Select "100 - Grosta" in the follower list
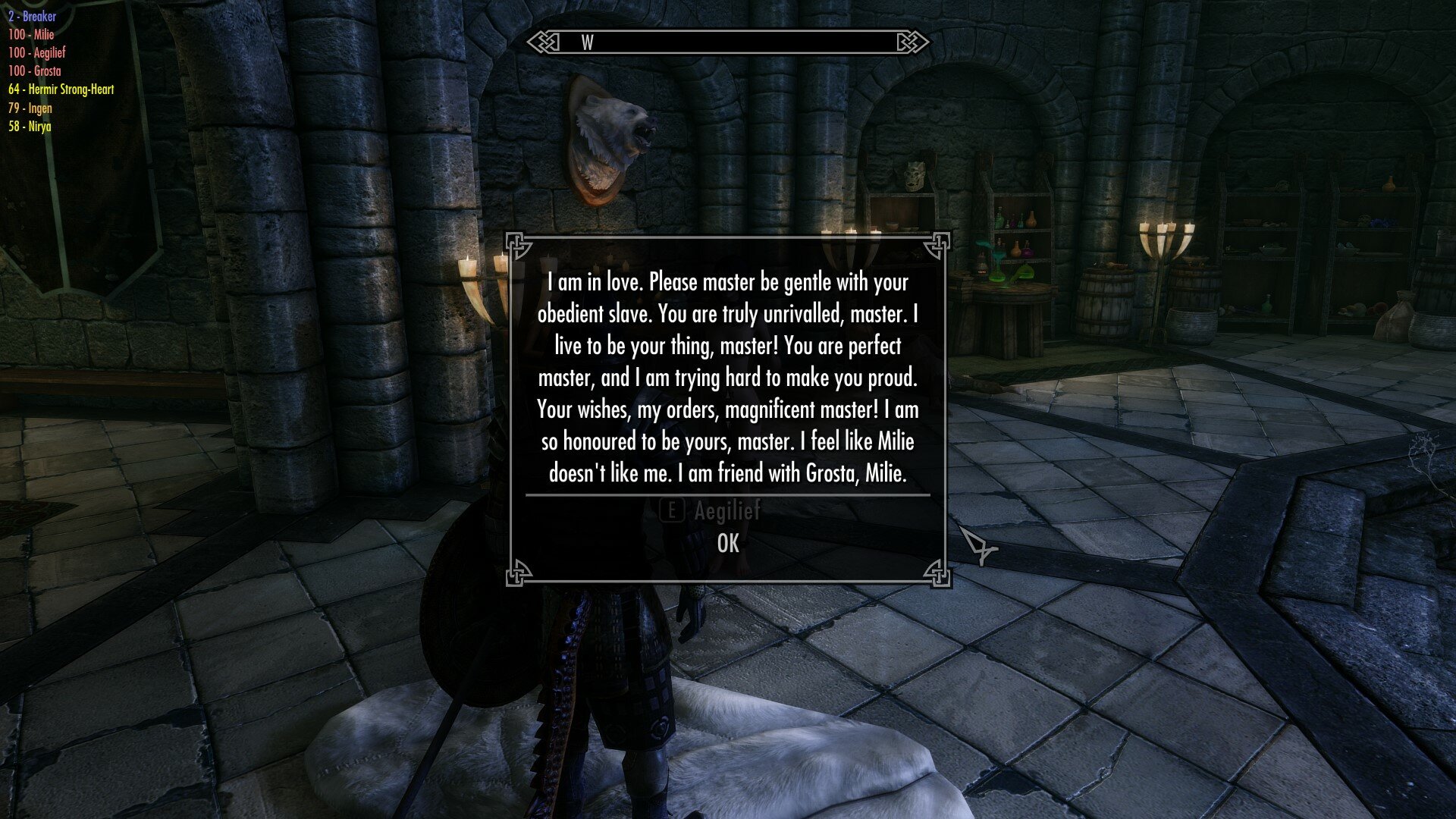 [x=34, y=71]
